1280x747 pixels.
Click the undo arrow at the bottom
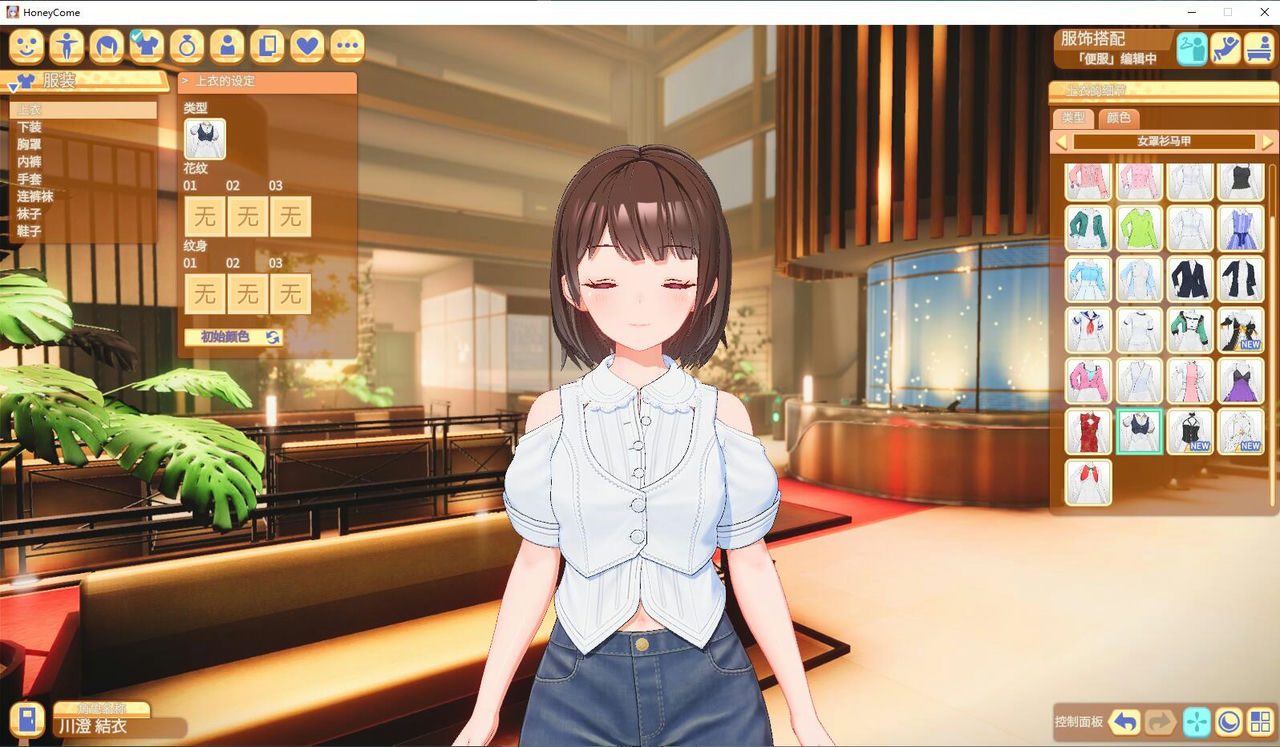coord(1125,722)
